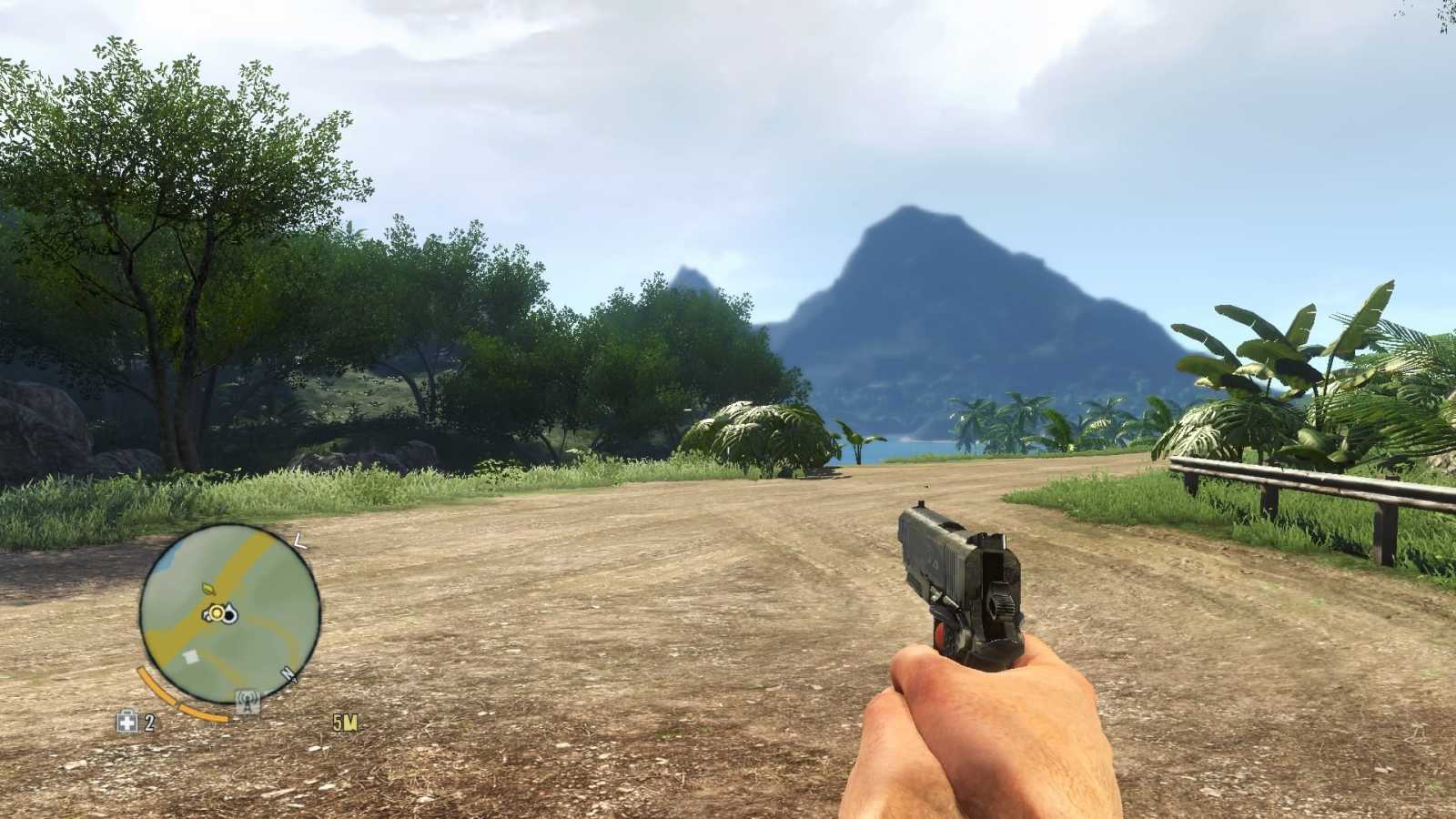The width and height of the screenshot is (1456, 819).
Task: Select the radio tower icon below the minimap
Action: [246, 701]
